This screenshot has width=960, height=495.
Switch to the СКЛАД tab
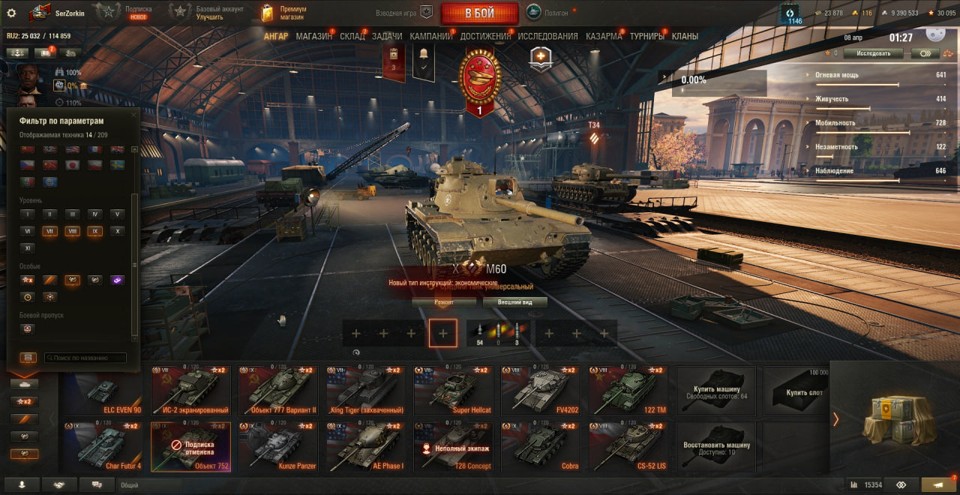pos(352,36)
